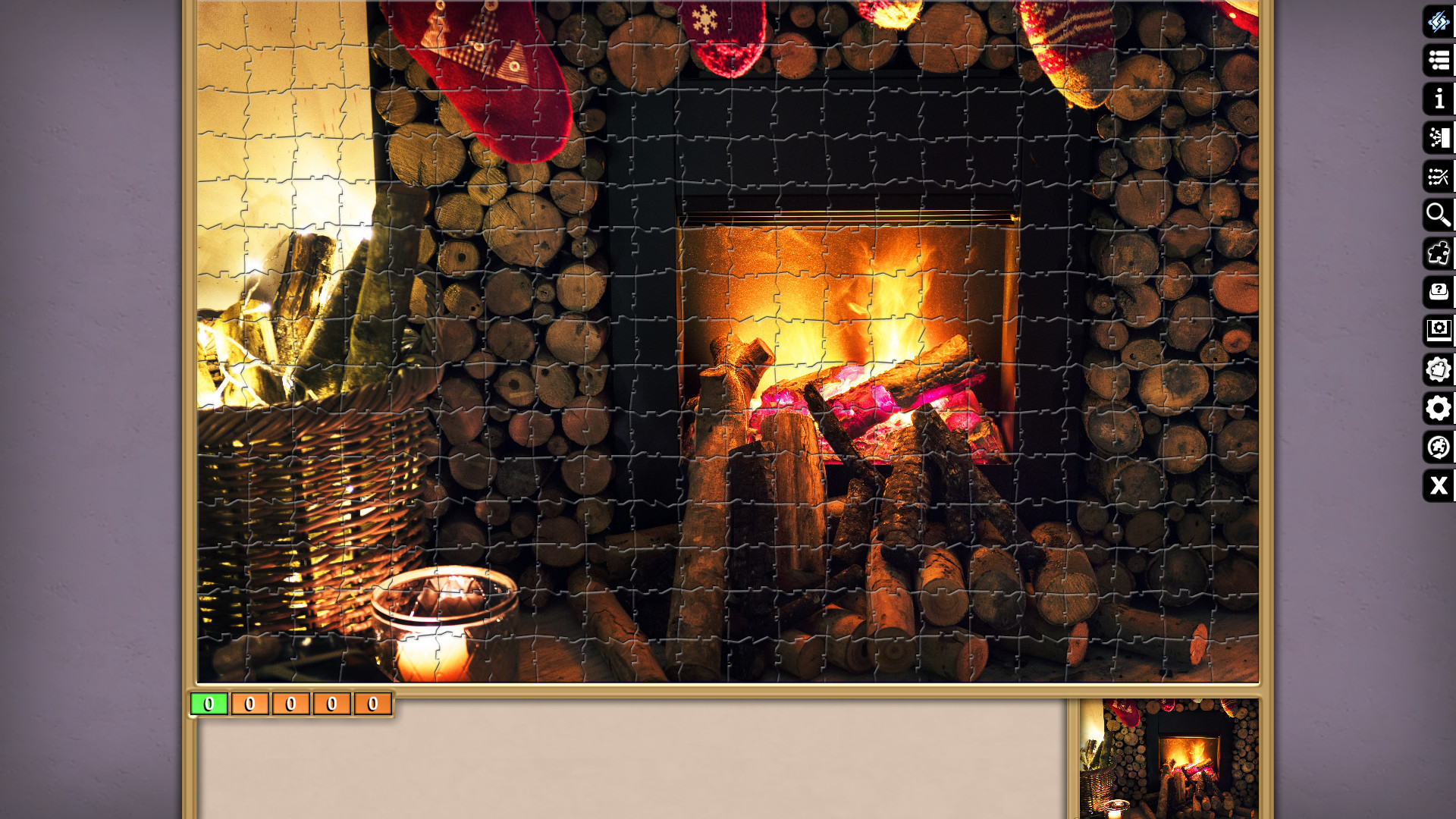The image size is (1456, 819).
Task: Open the gear-shaped settings icon
Action: tap(1439, 409)
